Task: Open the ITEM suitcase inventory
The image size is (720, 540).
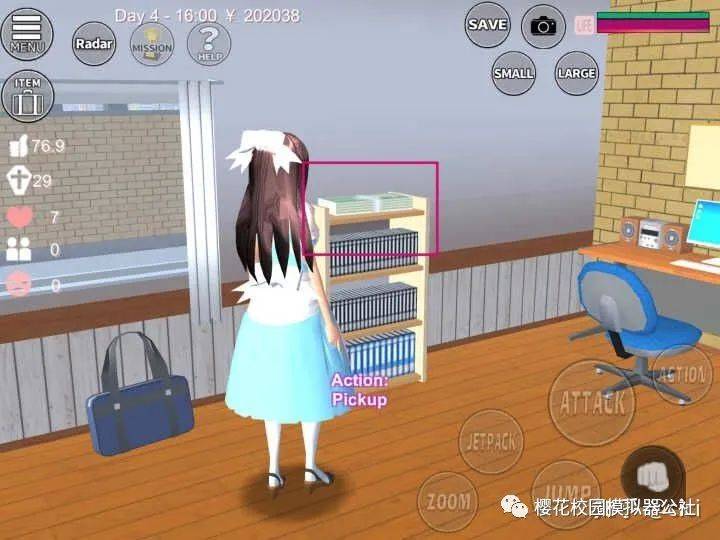Action: [x=28, y=96]
